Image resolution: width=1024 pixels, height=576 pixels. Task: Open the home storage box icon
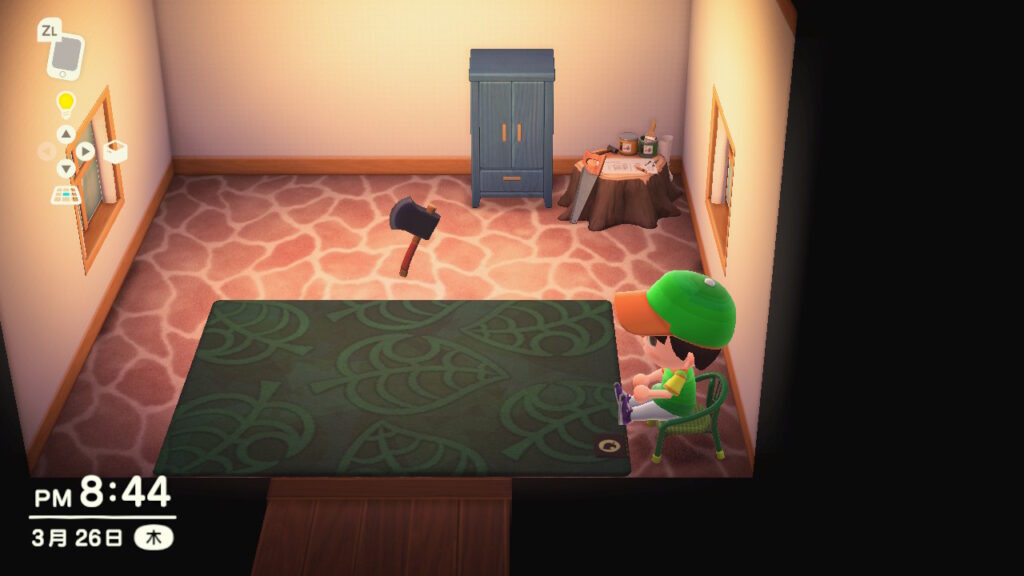pyautogui.click(x=114, y=151)
